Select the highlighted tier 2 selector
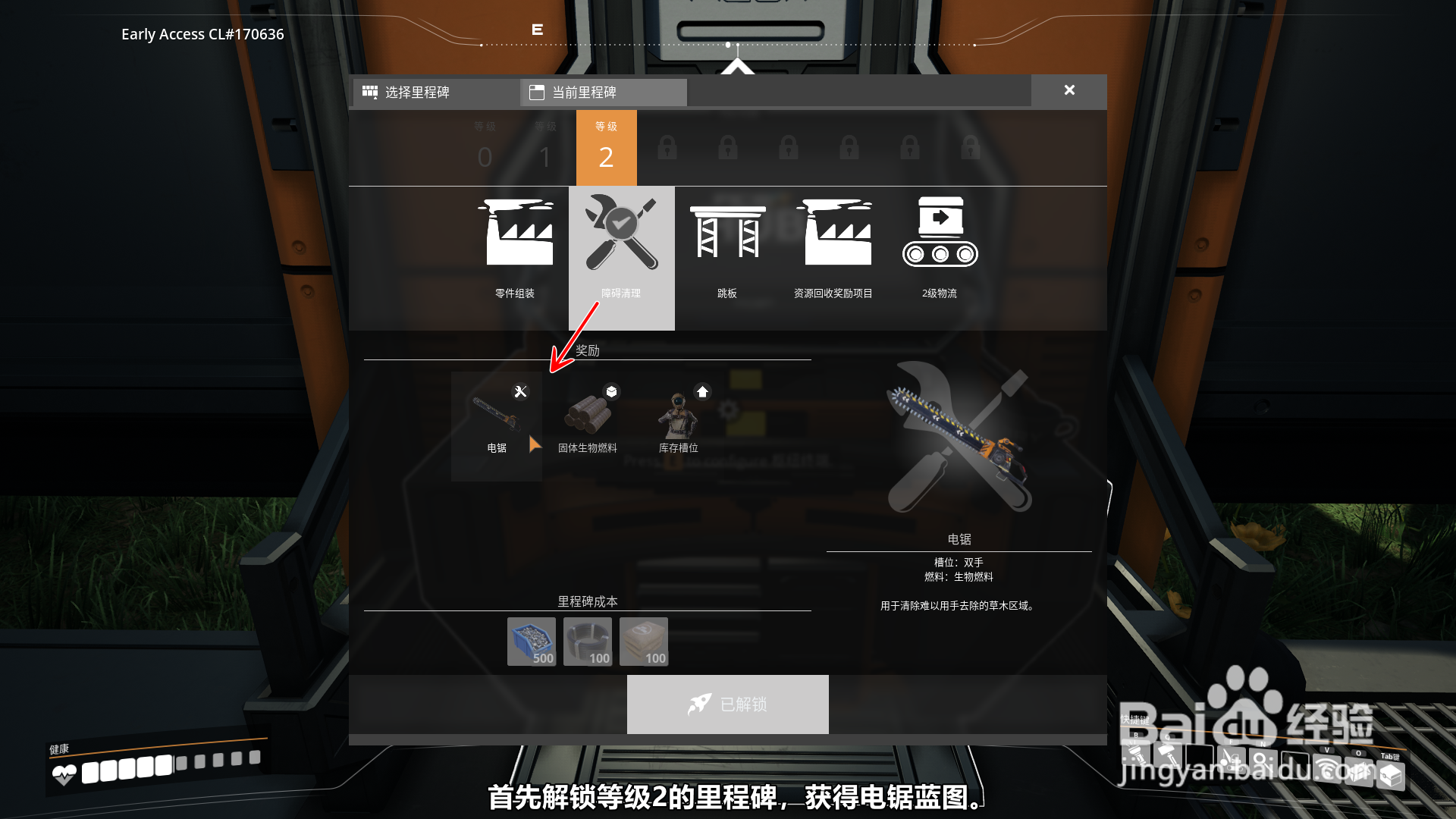Viewport: 1456px width, 819px height. pyautogui.click(x=606, y=148)
